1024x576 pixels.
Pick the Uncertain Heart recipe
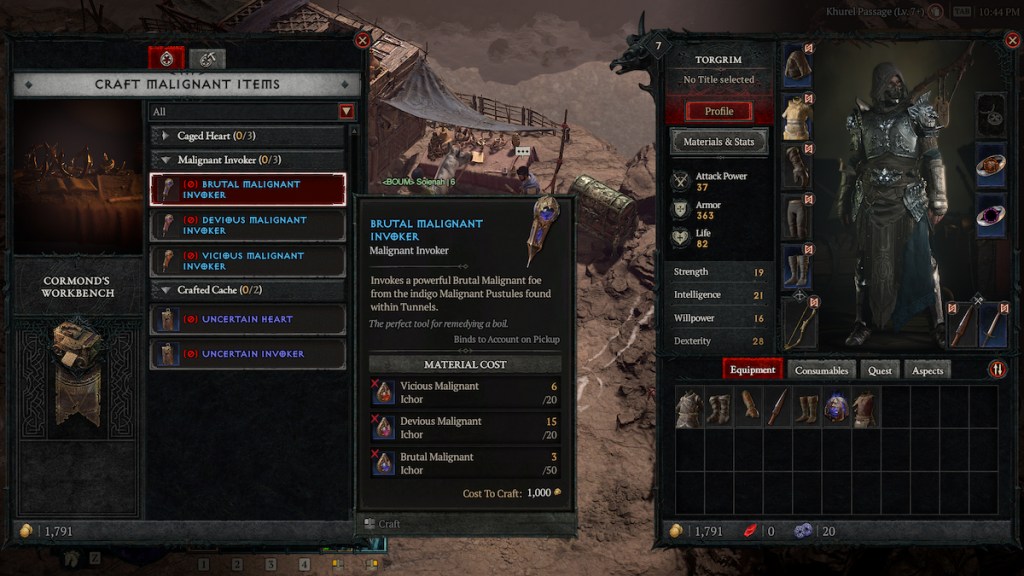point(248,320)
